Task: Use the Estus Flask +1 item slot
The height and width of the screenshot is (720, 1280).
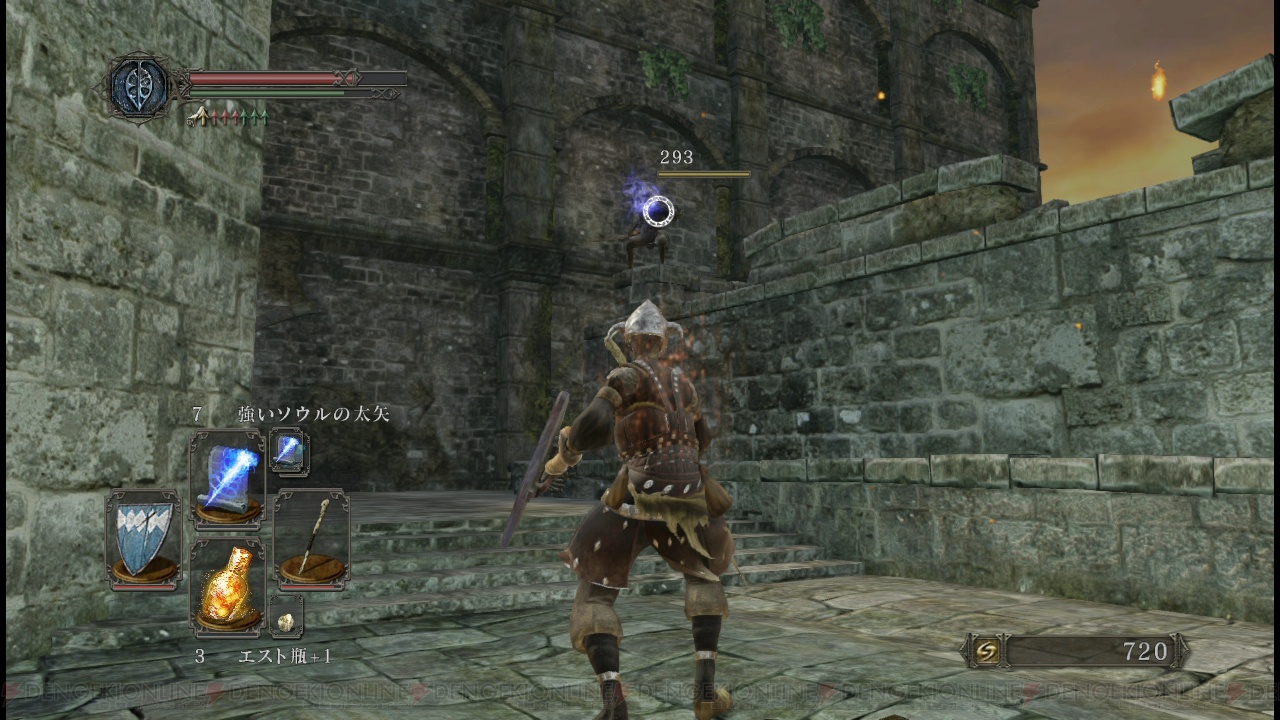Action: point(228,588)
